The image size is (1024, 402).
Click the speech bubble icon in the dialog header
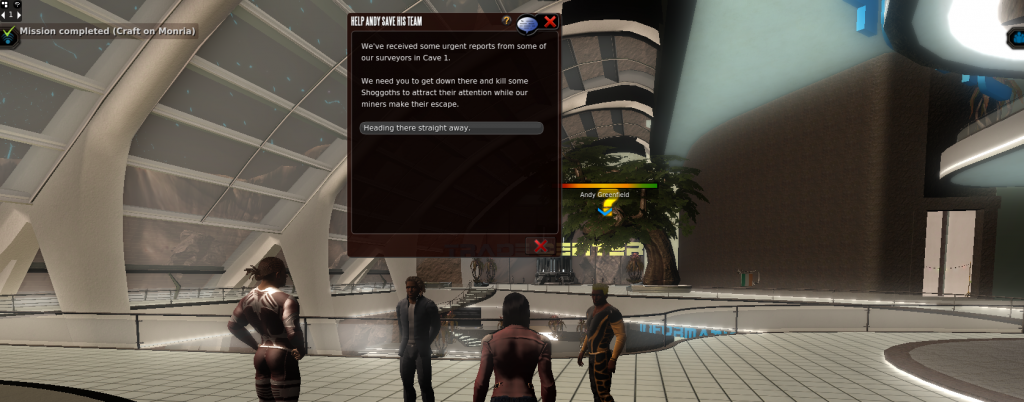pyautogui.click(x=527, y=22)
